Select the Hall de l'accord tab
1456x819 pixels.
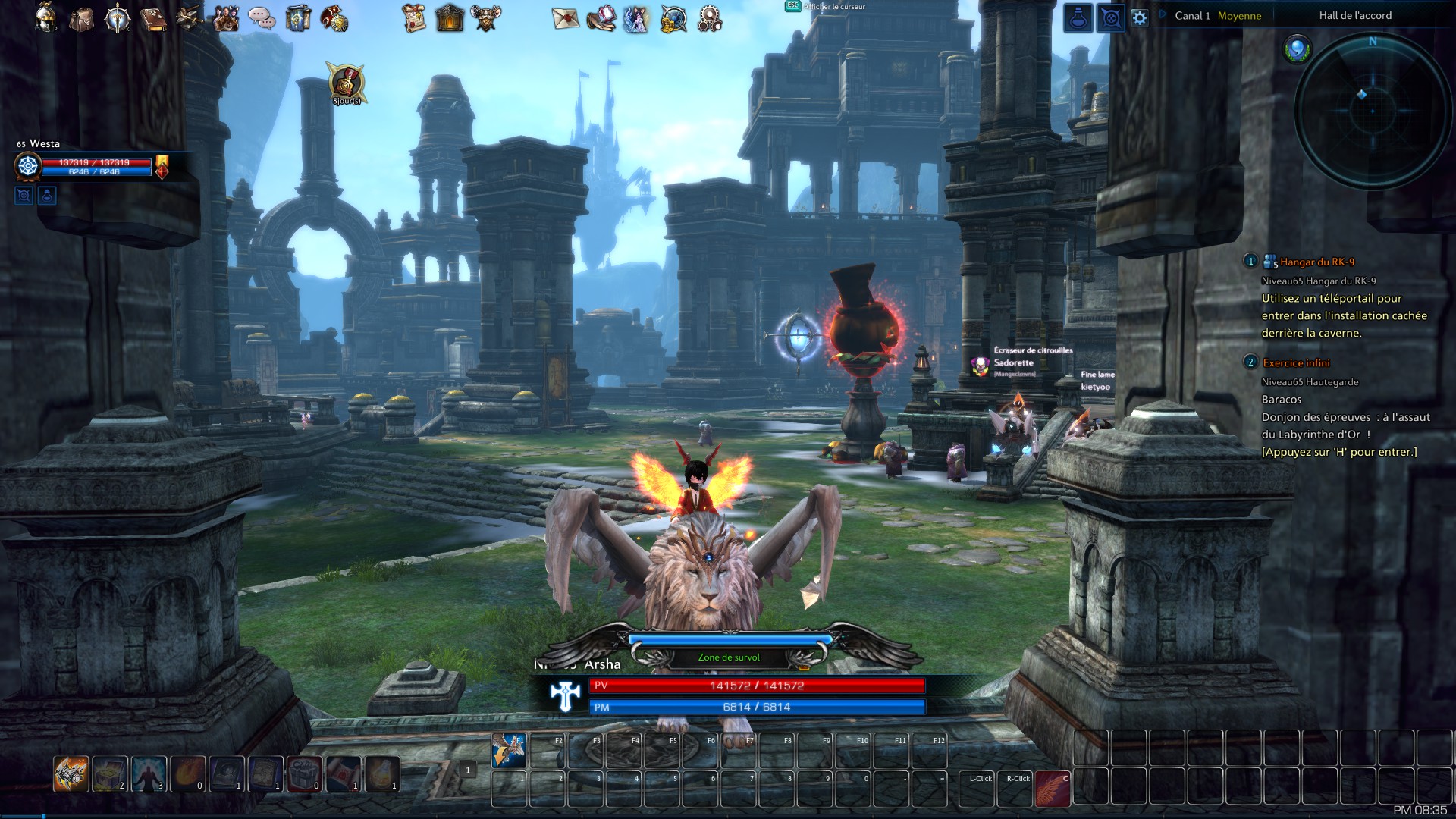[1355, 14]
